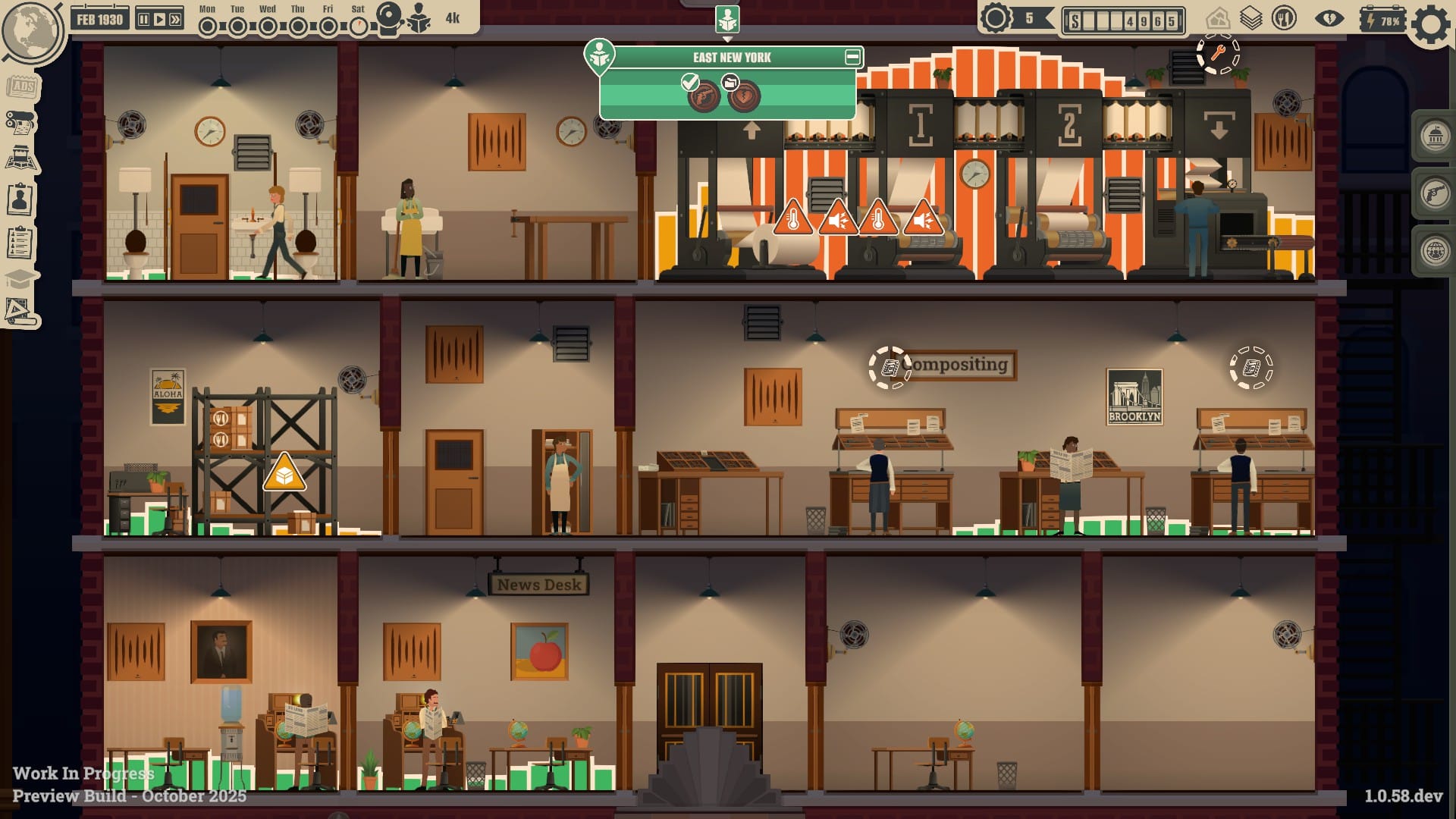Minimize the East New York panel
1456x819 pixels.
point(852,57)
